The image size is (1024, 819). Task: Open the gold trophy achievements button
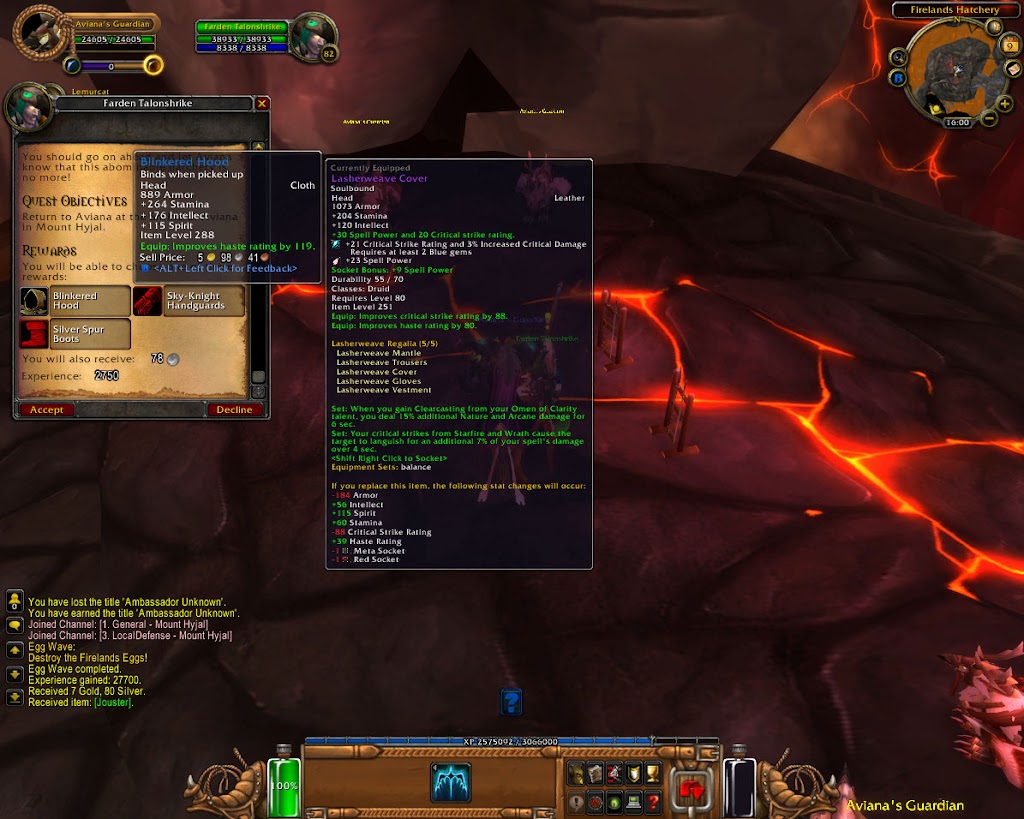653,772
